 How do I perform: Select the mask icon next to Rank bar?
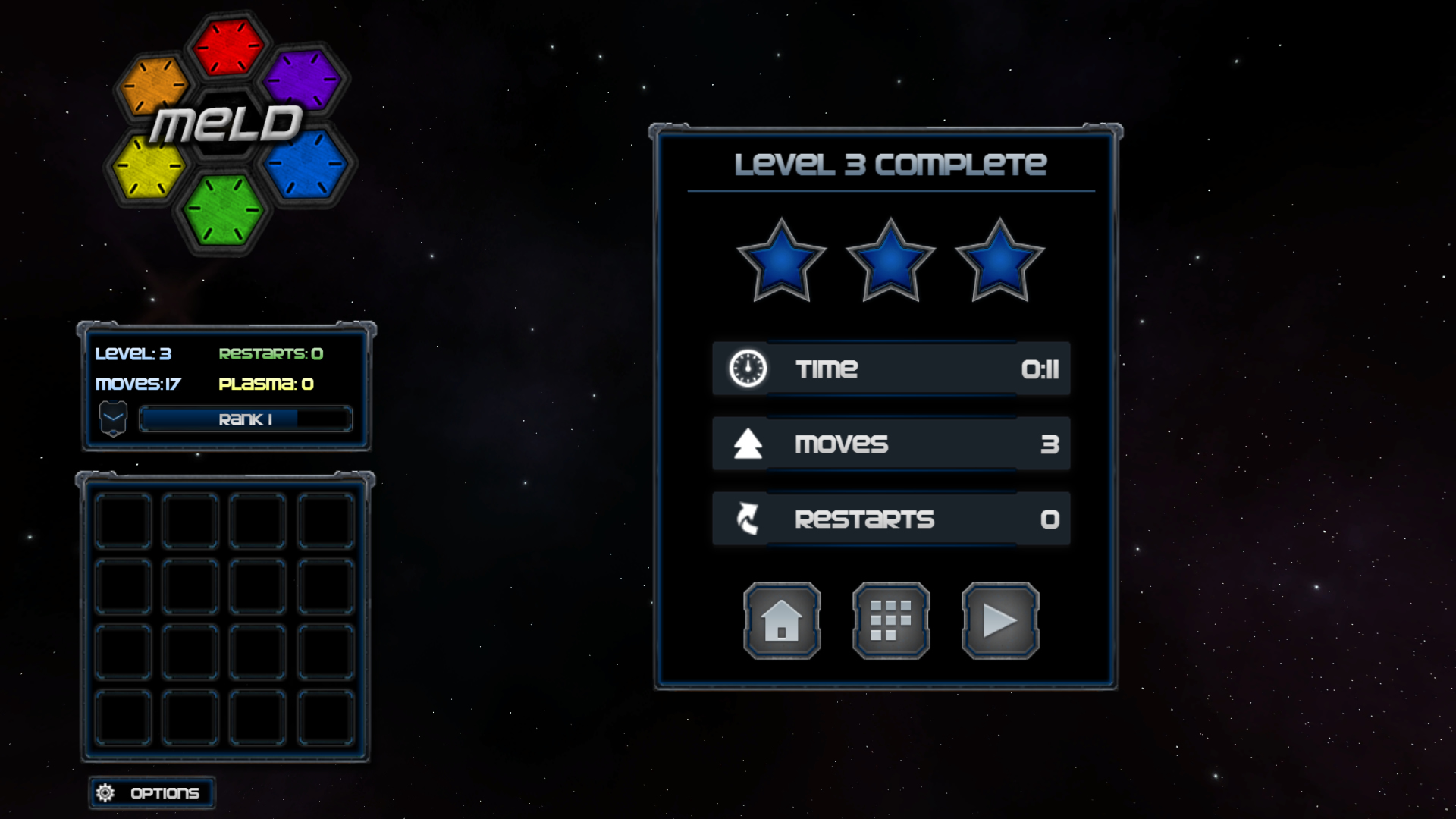[x=113, y=418]
